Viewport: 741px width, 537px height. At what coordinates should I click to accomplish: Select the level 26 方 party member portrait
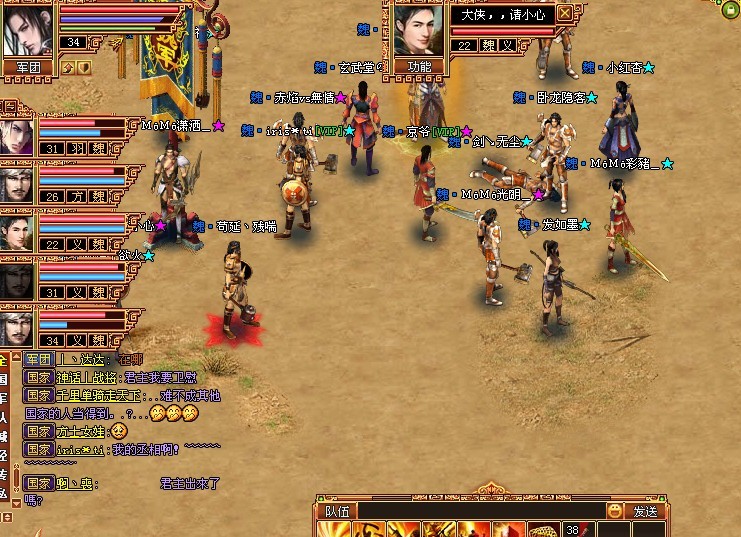pyautogui.click(x=17, y=184)
